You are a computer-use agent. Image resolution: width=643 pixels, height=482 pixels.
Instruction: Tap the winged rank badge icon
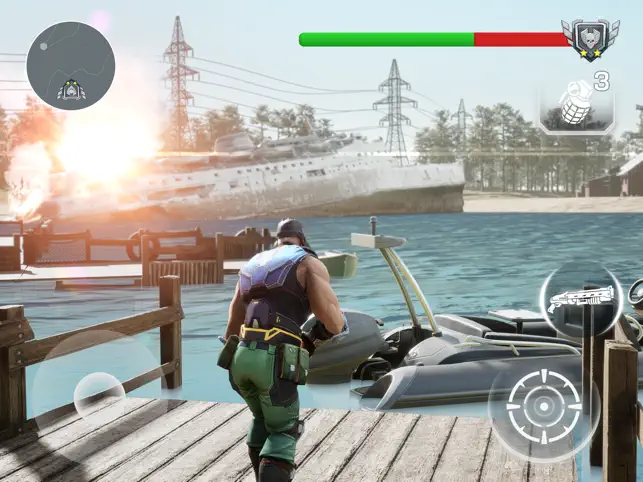point(590,39)
